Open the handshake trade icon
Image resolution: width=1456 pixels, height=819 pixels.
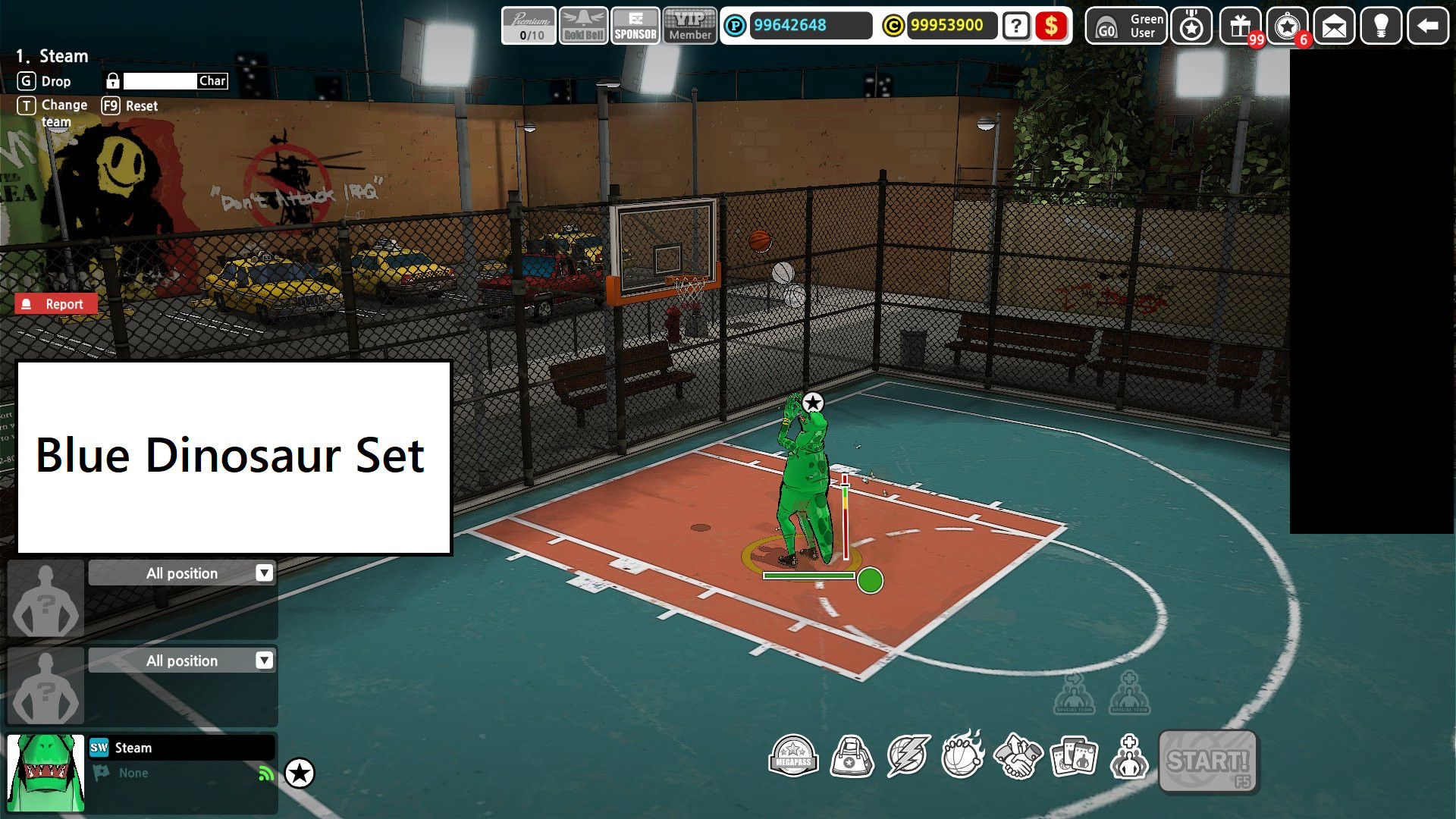pyautogui.click(x=1019, y=757)
